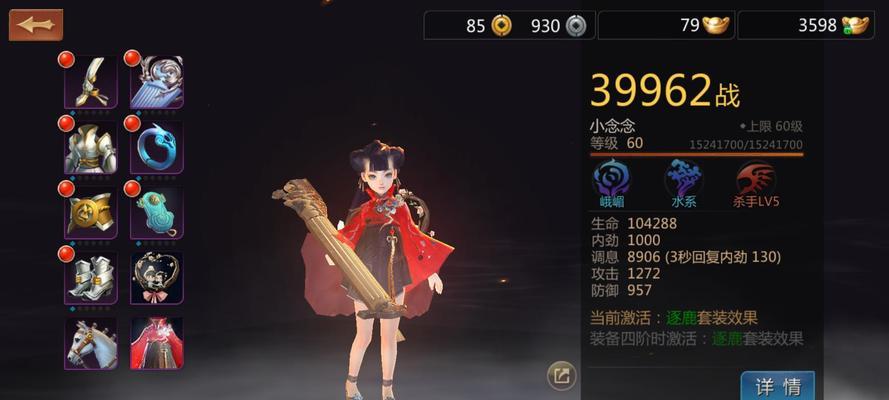This screenshot has height=400, width=889.
Task: Select the blue ring equipment slot
Action: (157, 147)
